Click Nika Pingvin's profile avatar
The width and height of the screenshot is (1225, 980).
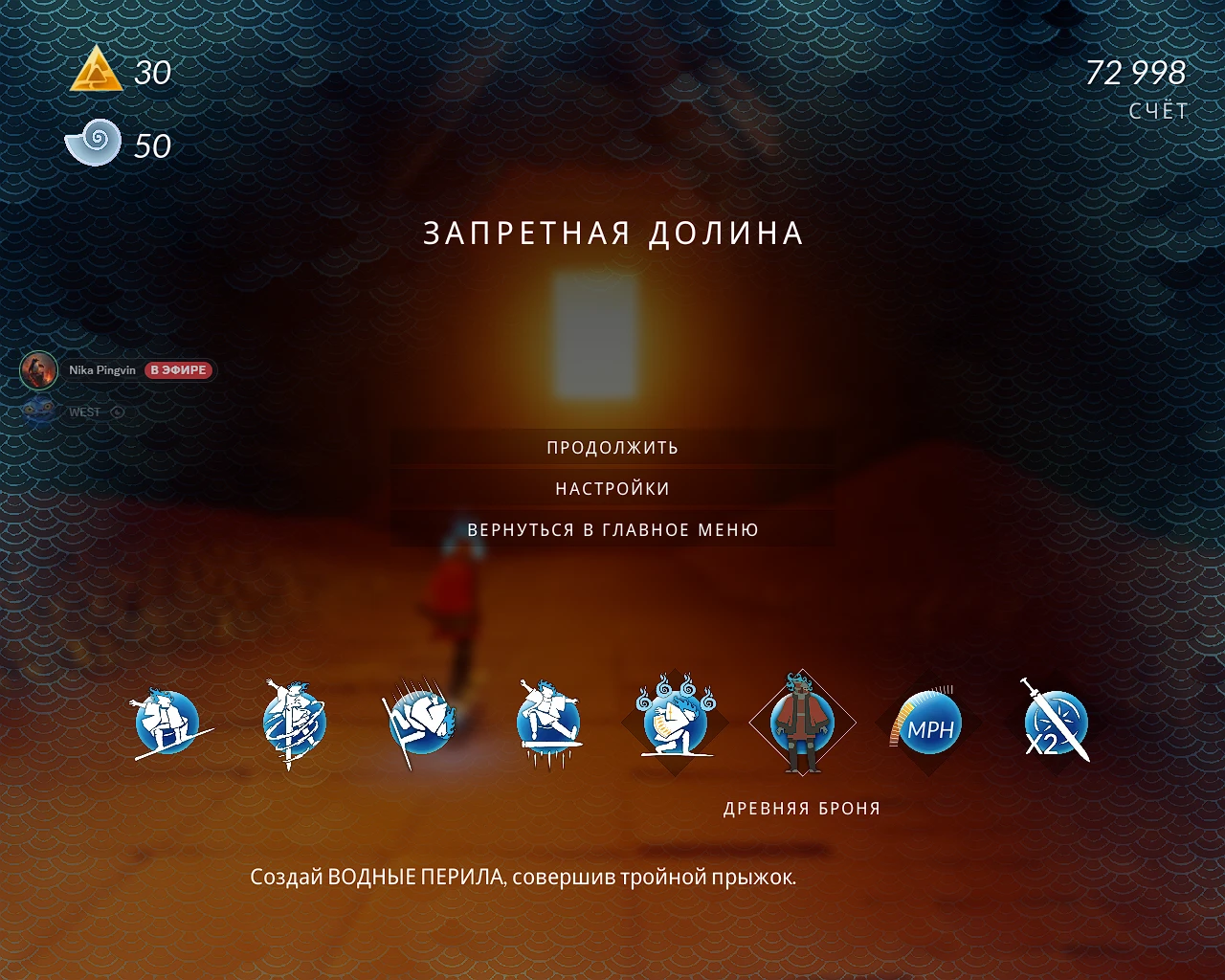[x=40, y=370]
